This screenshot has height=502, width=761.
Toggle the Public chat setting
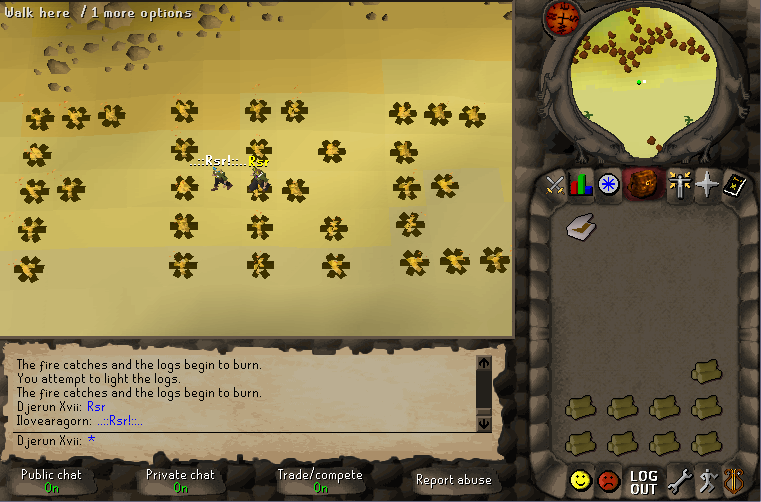(51, 481)
